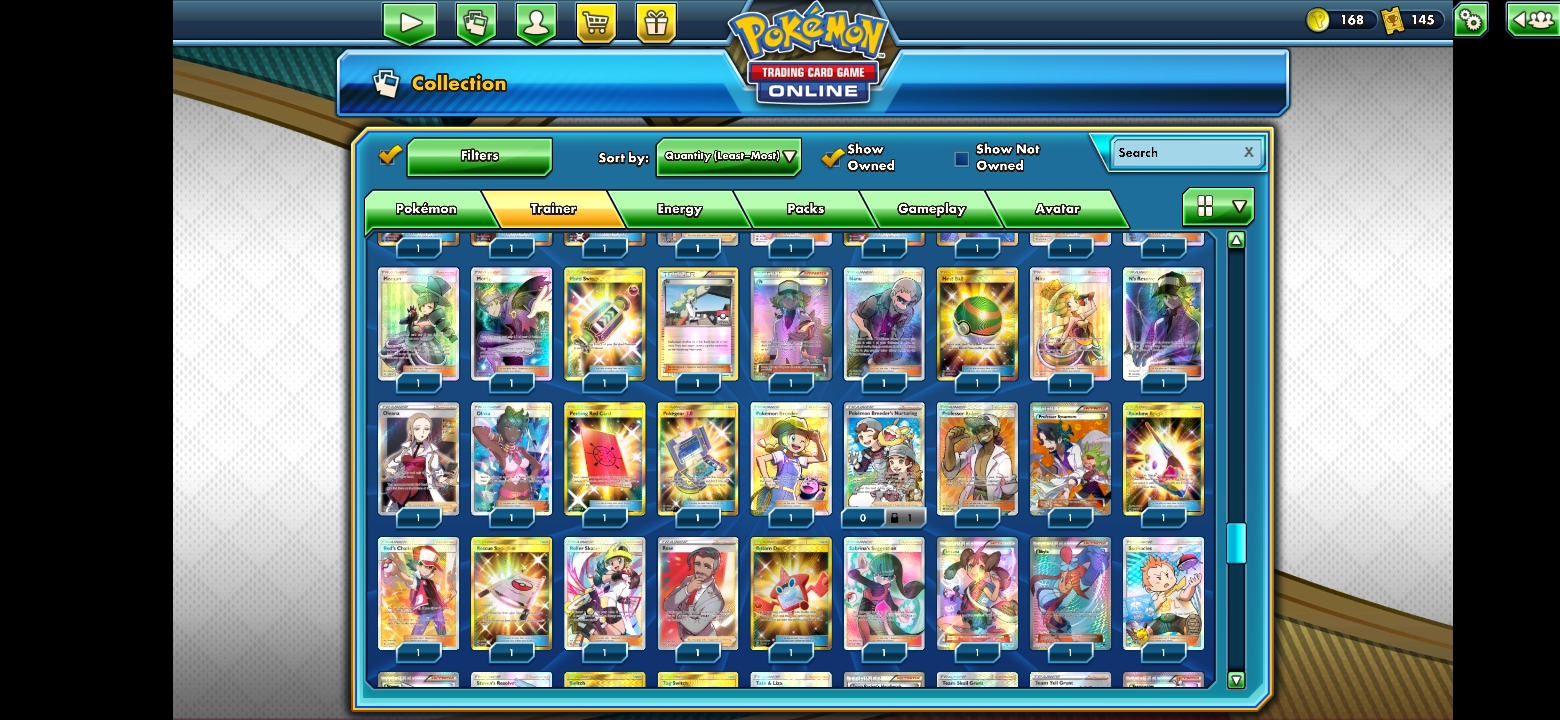Open the Shop cart icon

tap(597, 21)
